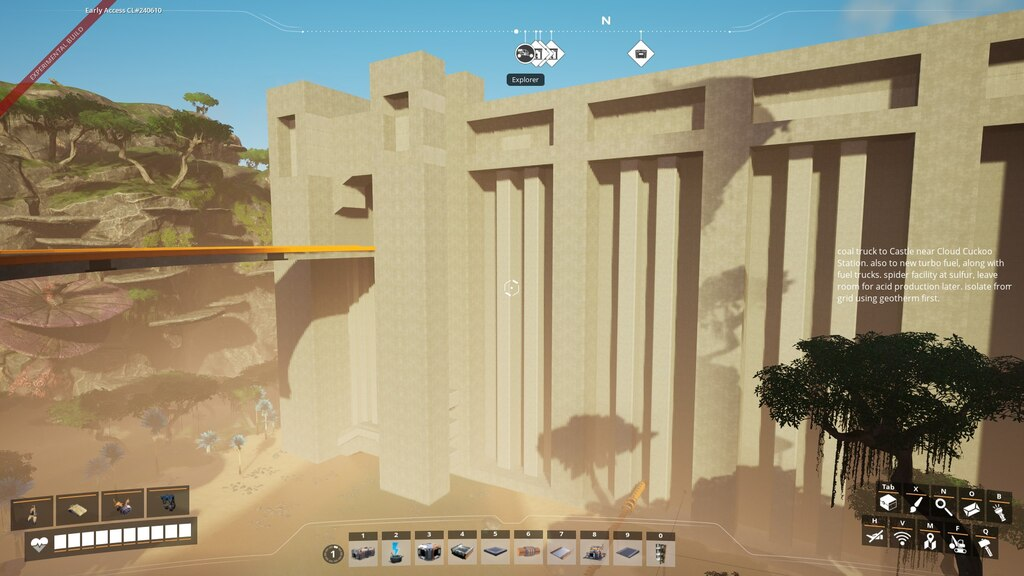The width and height of the screenshot is (1024, 576).
Task: Click the hotbar page number indicator
Action: 333,553
